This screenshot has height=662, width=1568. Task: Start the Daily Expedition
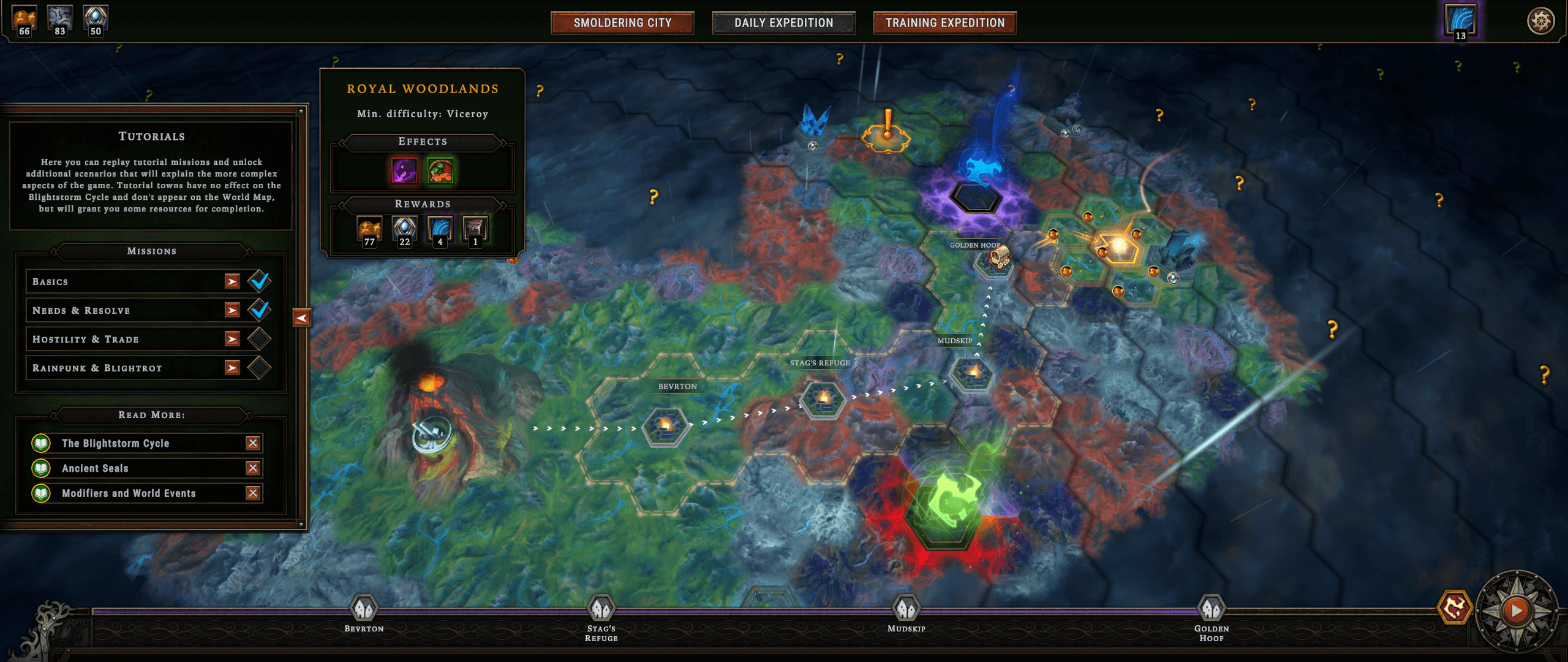[x=783, y=23]
